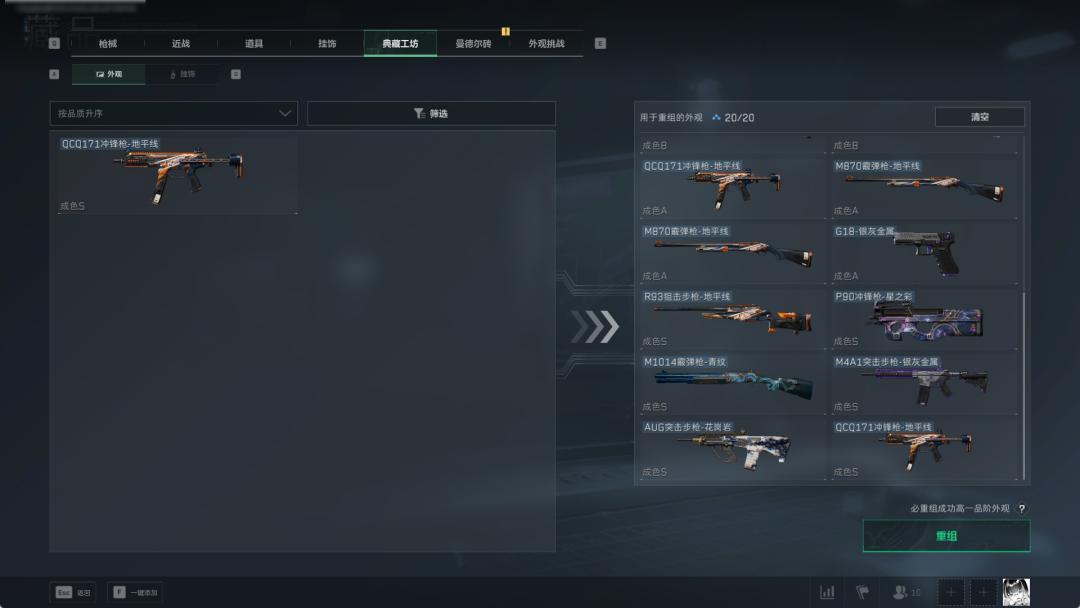The height and width of the screenshot is (608, 1080).
Task: Choose the M4A1突击步枪-银灰金属 skin
Action: click(x=926, y=384)
